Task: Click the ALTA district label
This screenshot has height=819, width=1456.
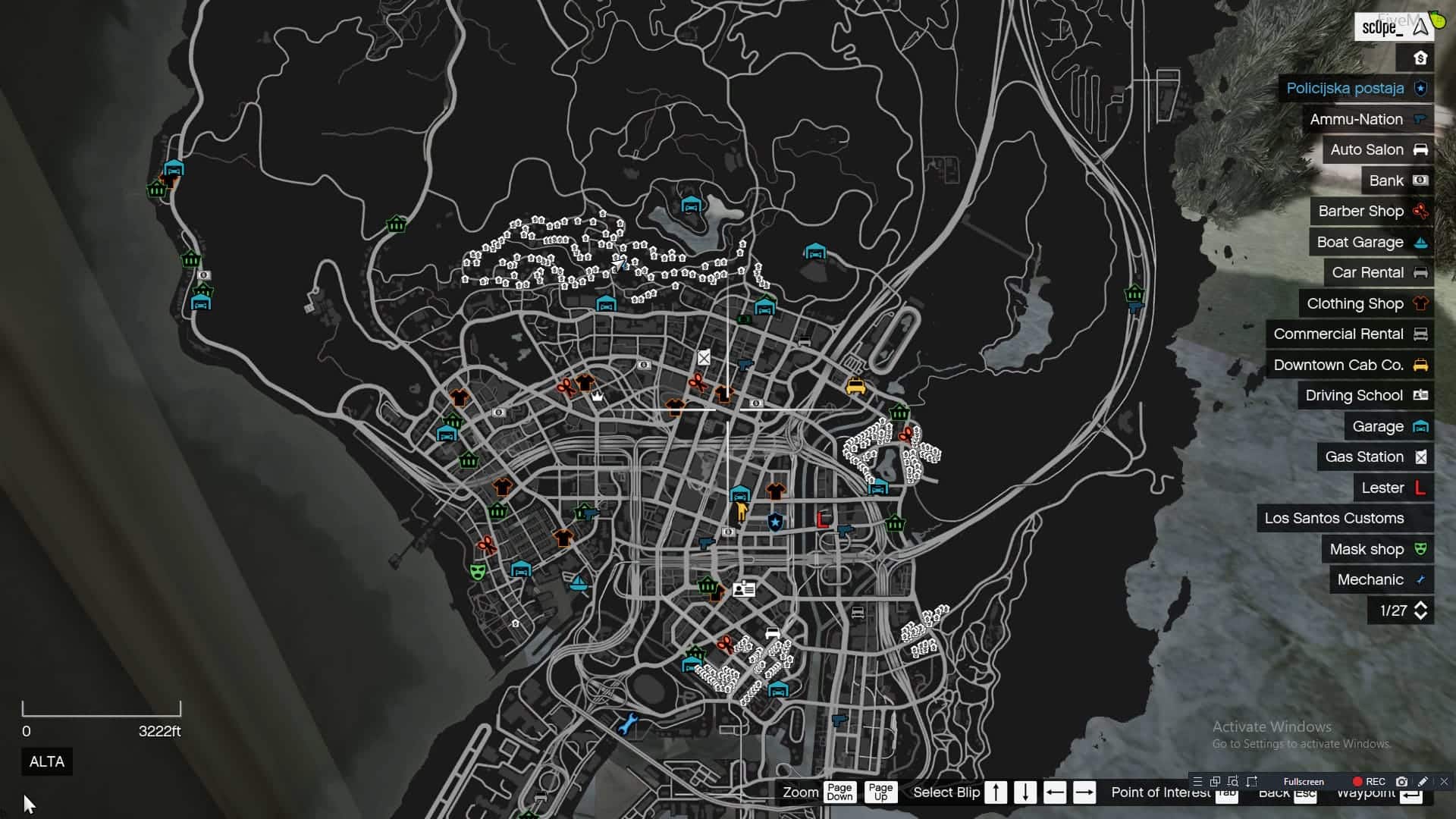Action: tap(47, 762)
